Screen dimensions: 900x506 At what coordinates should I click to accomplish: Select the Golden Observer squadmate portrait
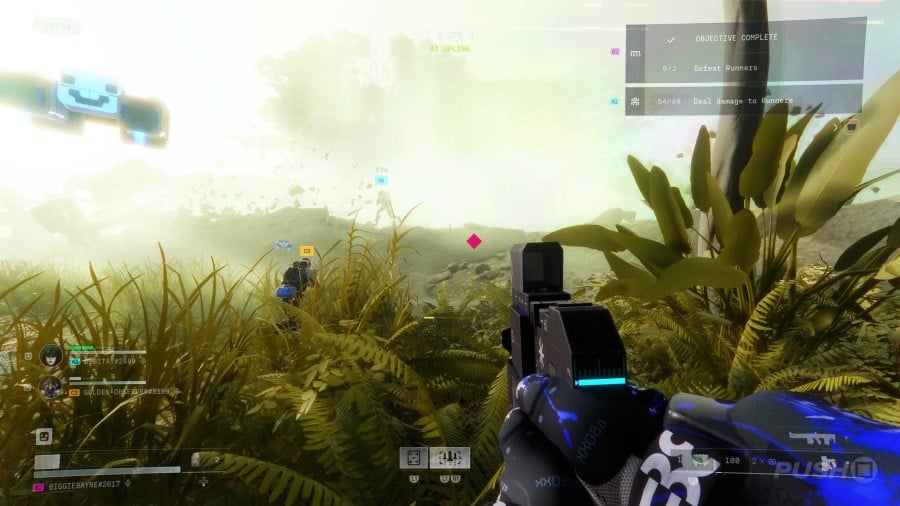[x=51, y=387]
